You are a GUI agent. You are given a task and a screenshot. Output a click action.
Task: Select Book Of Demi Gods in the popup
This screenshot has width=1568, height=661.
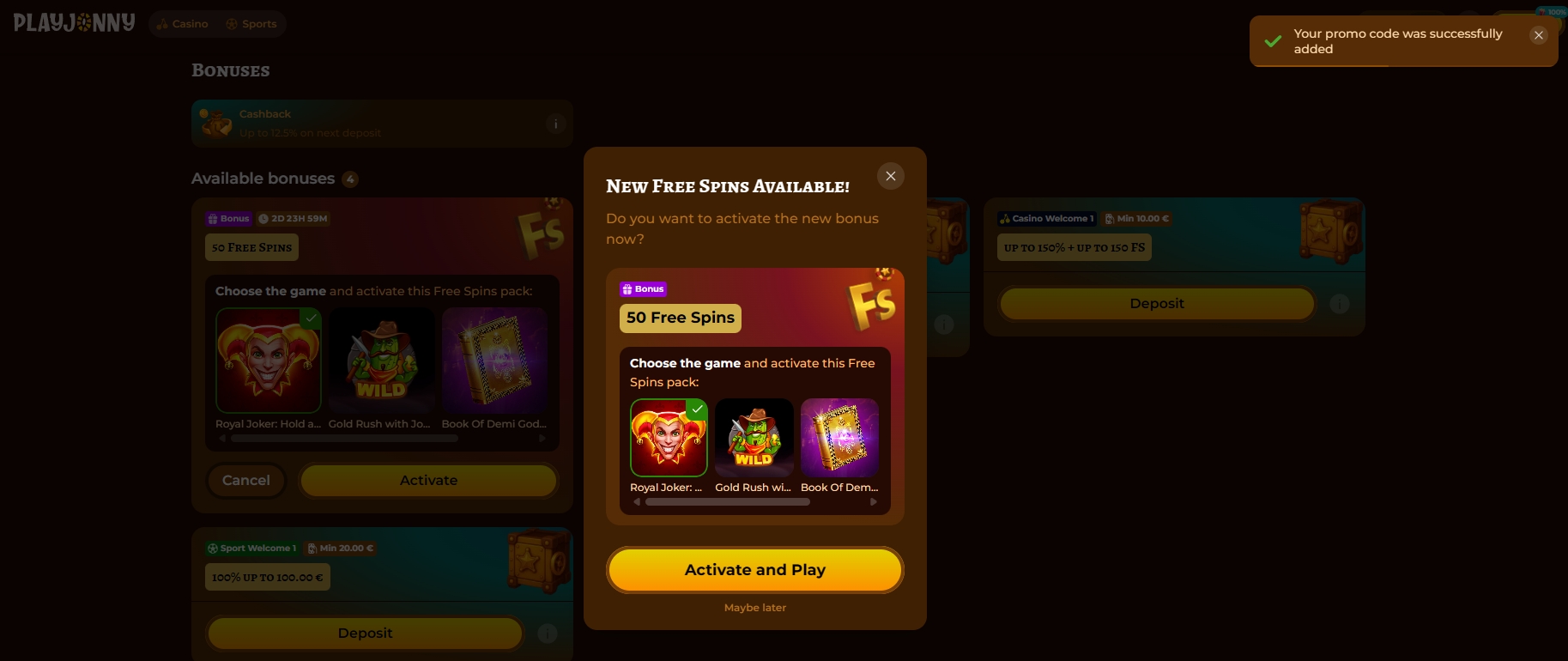(838, 438)
